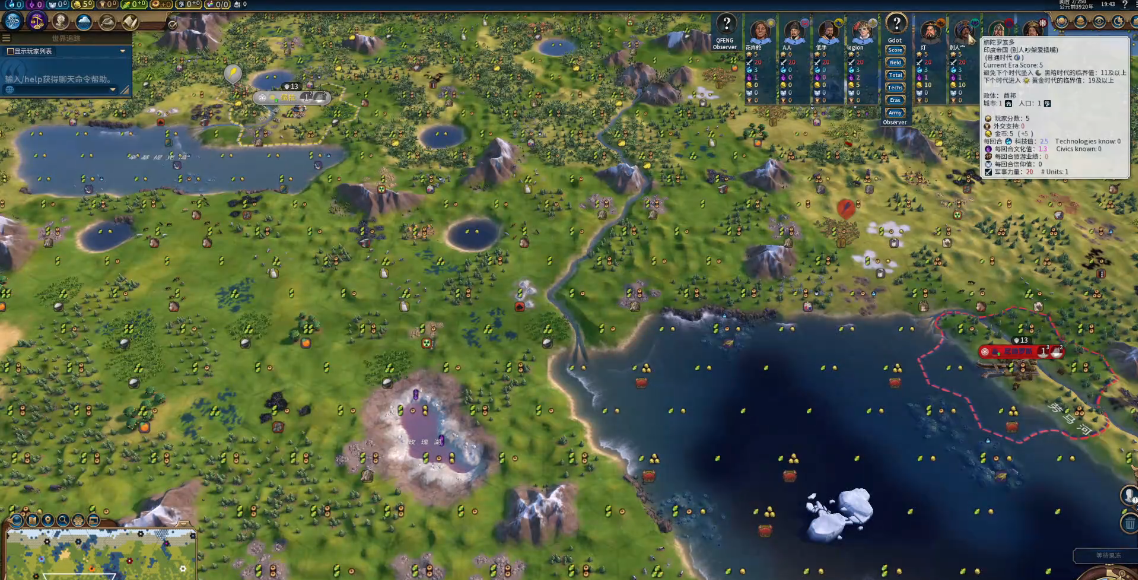Viewport: 1138px width, 580px height.
Task: Select the Eras observer button
Action: pos(895,100)
